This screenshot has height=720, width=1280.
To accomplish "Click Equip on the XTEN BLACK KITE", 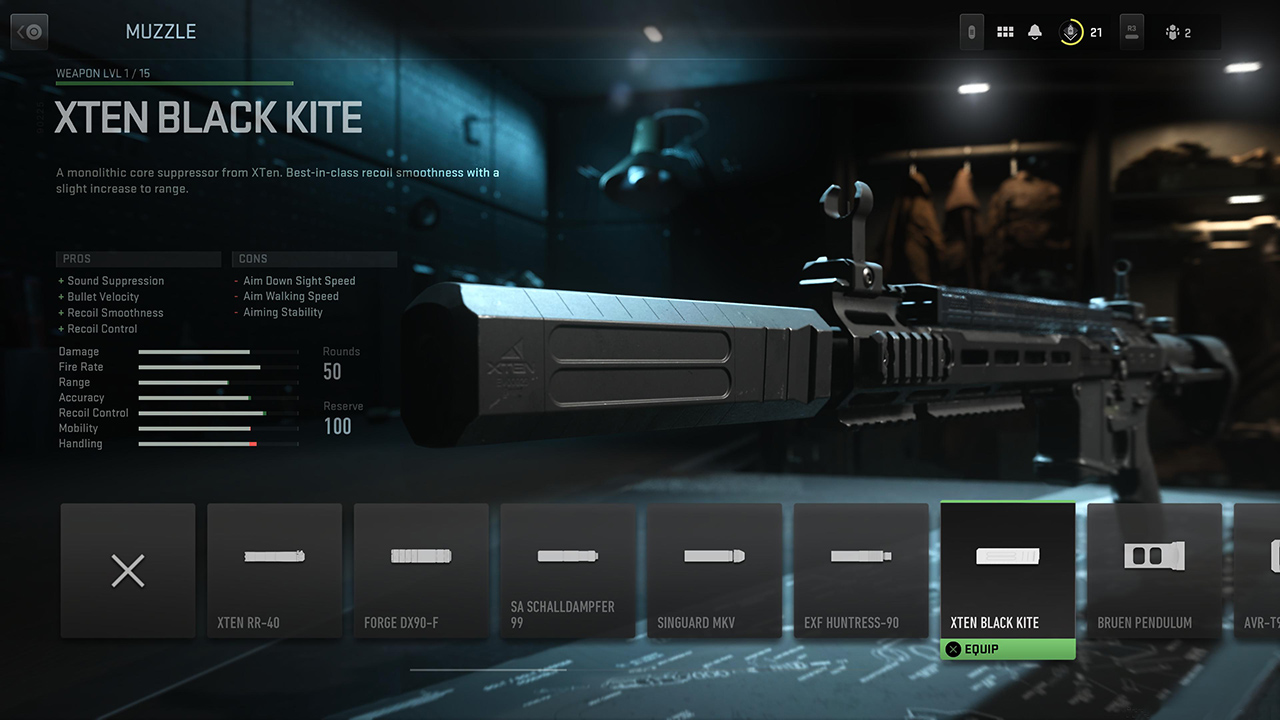I will coord(1007,648).
